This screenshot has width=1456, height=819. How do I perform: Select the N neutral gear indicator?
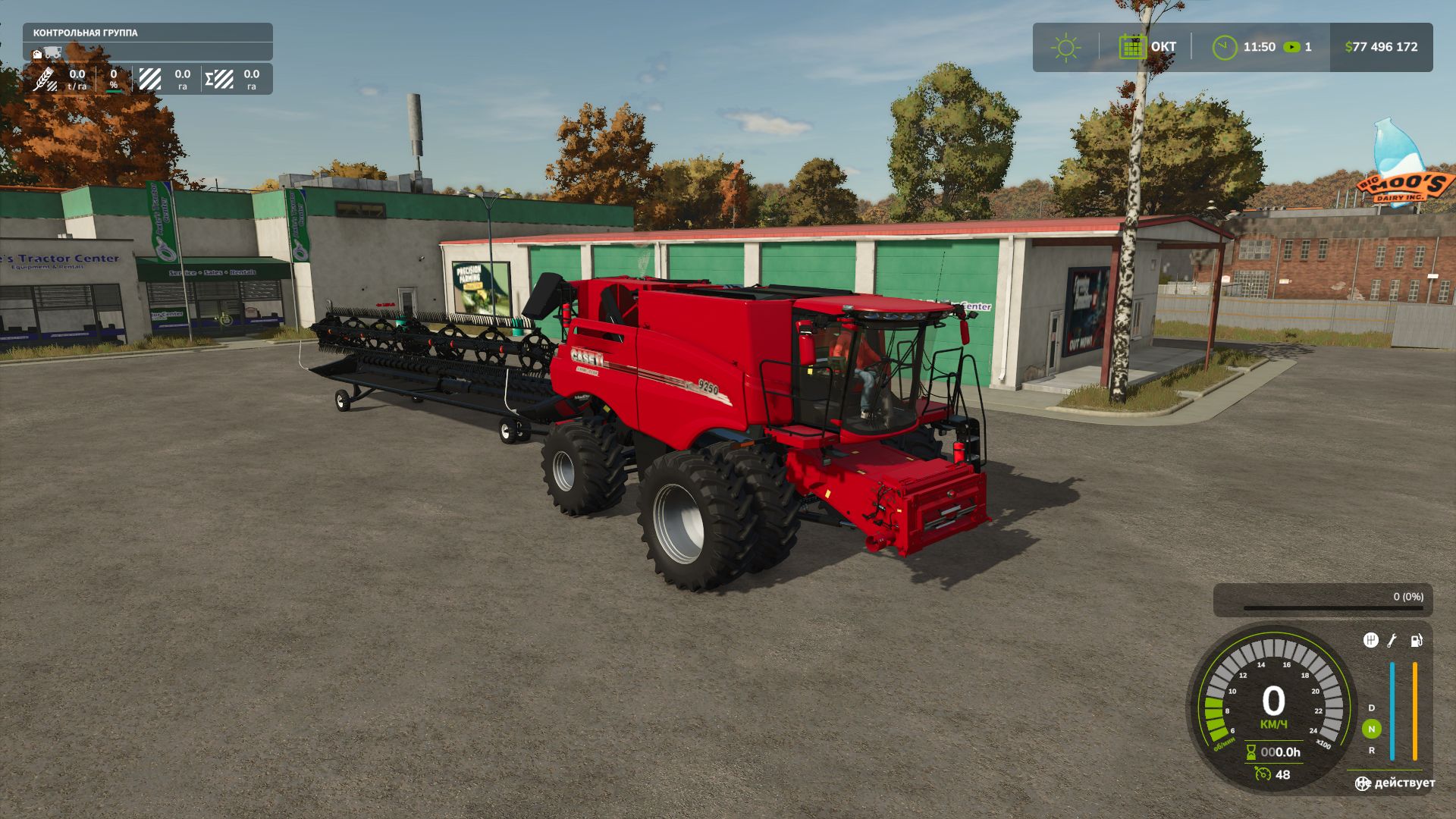(x=1371, y=729)
